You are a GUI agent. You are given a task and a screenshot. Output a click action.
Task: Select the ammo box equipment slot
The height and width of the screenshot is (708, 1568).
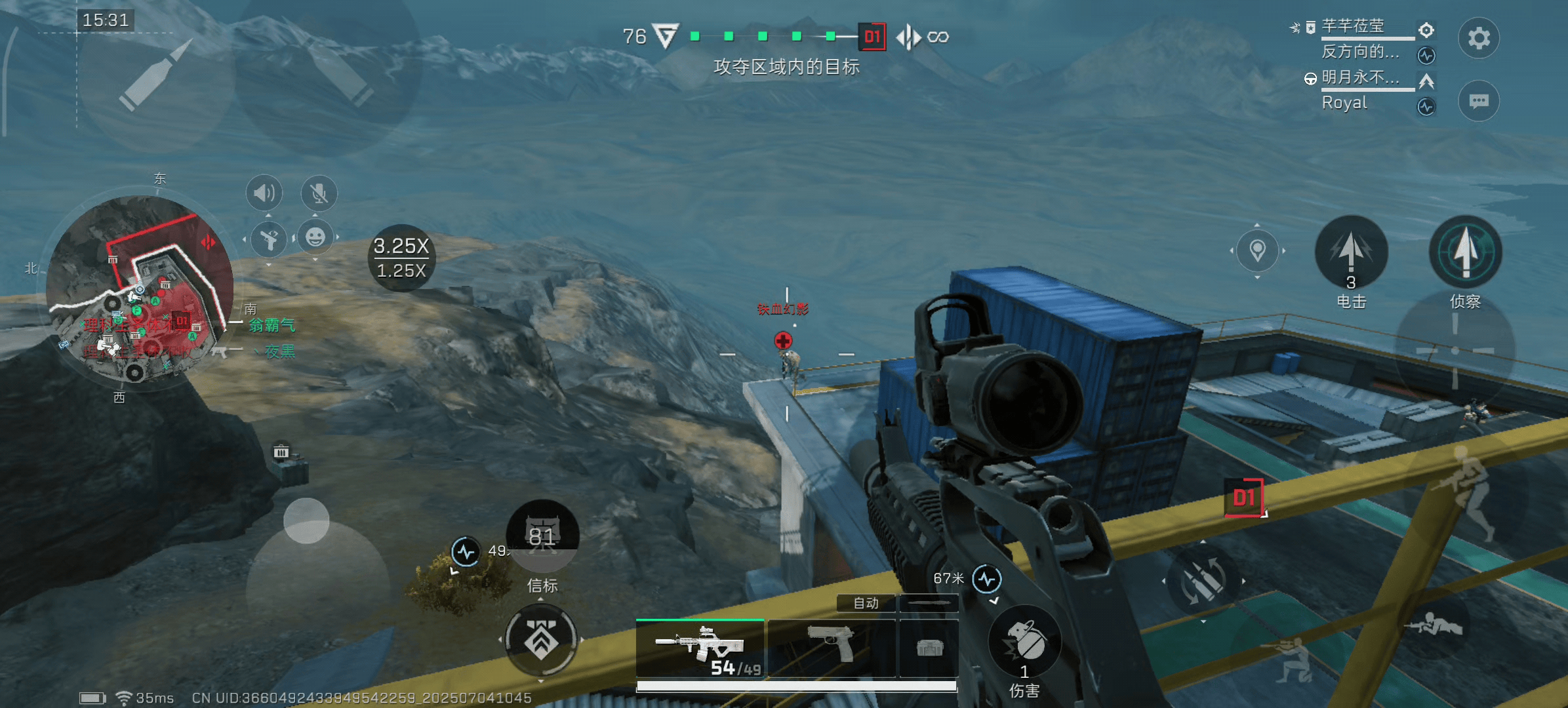tap(929, 648)
